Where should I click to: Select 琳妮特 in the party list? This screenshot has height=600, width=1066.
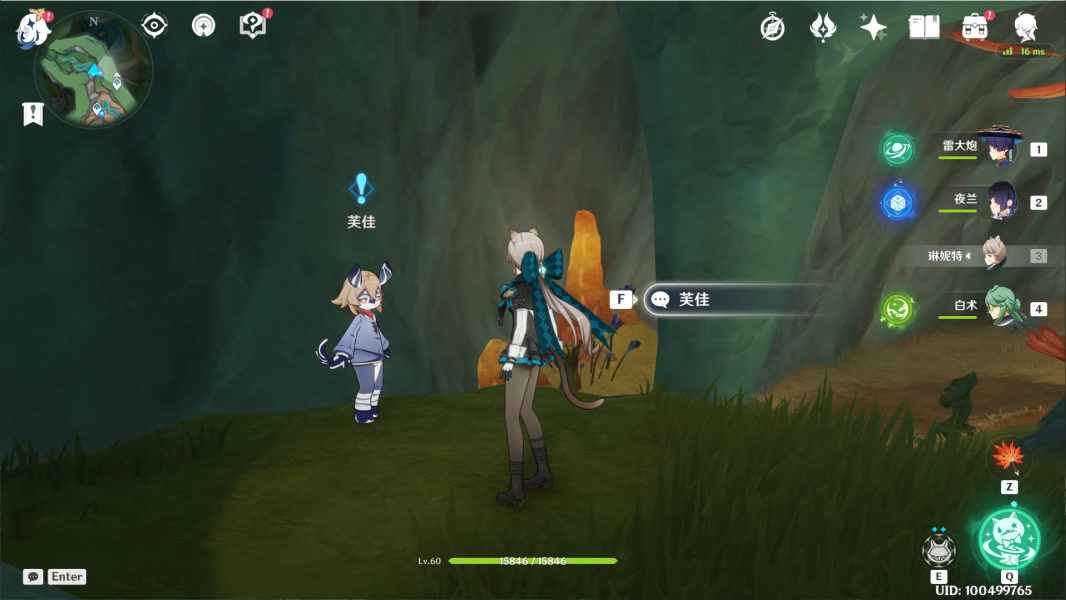point(992,255)
